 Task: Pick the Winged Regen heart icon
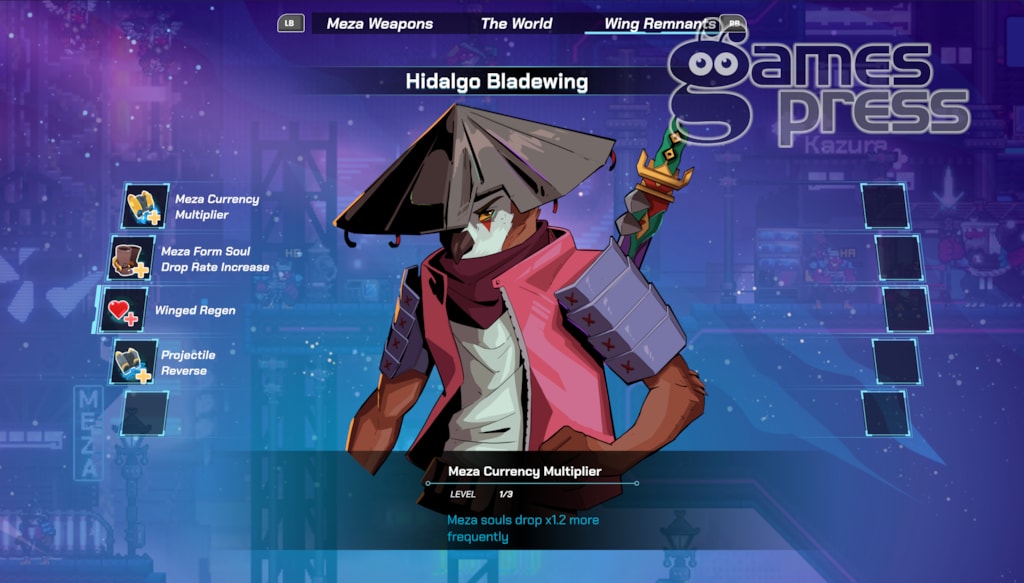click(x=123, y=311)
